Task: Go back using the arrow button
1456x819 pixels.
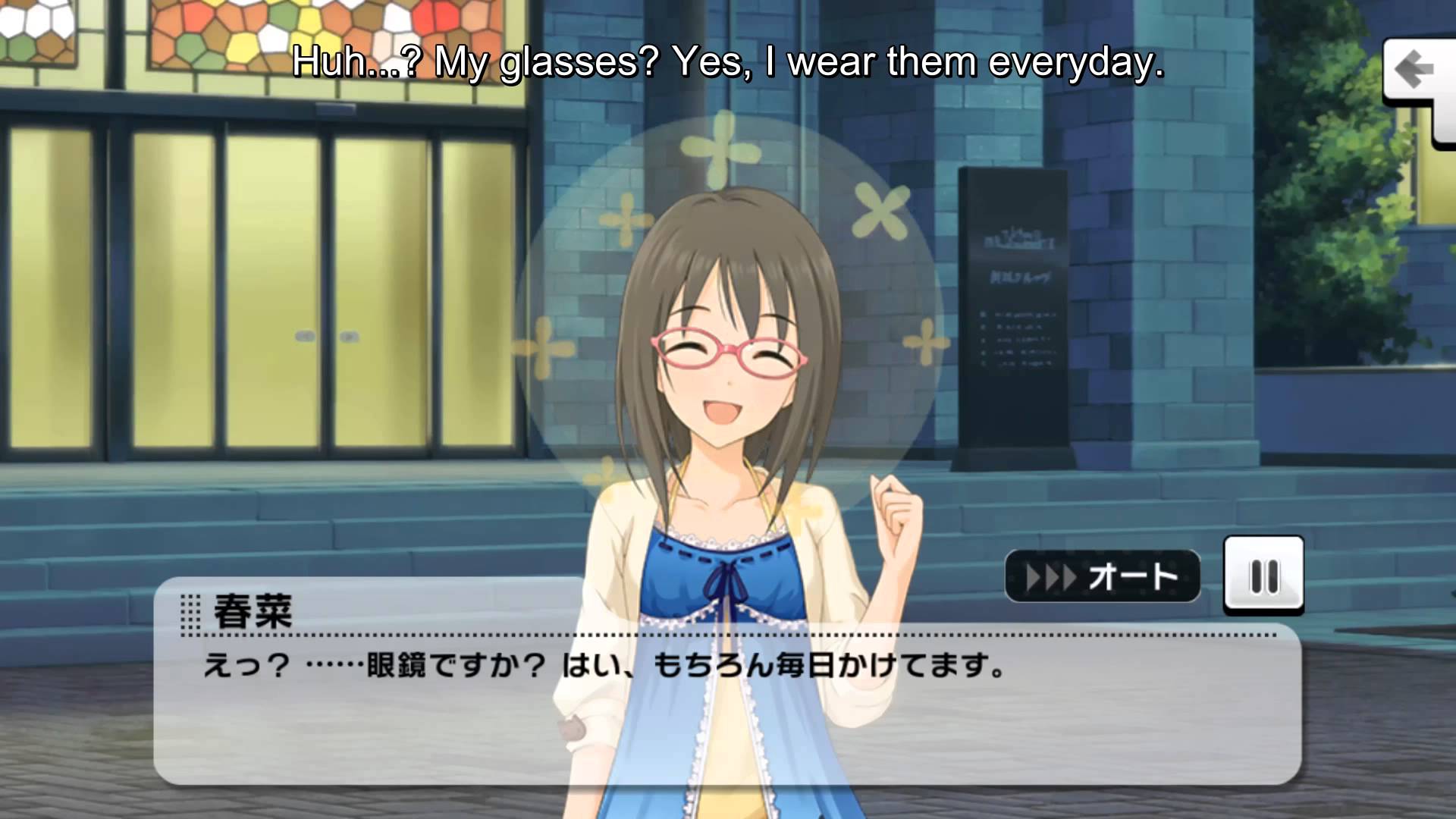Action: tap(1414, 72)
